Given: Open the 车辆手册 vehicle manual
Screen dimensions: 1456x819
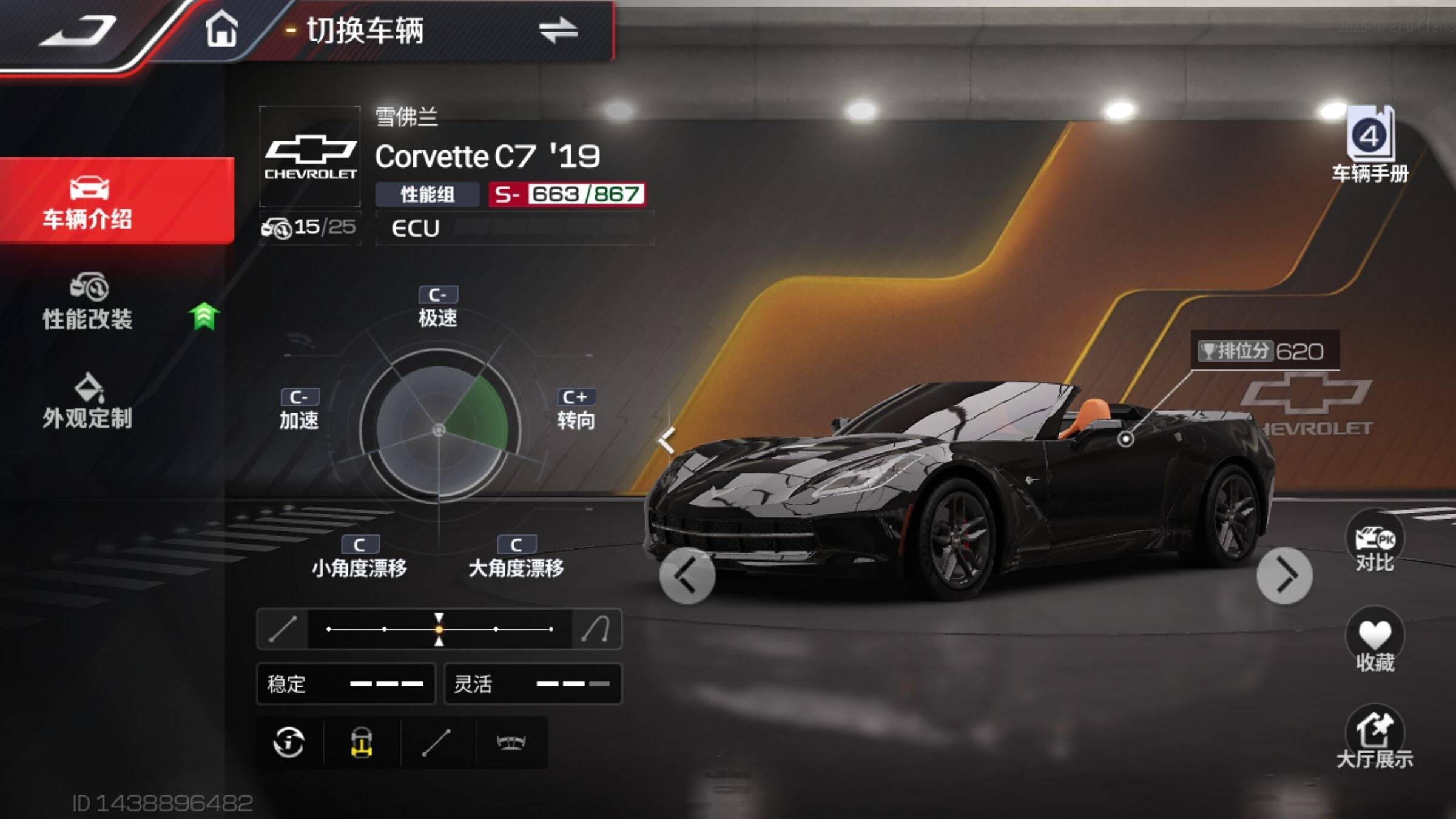Looking at the screenshot, I should point(1370,146).
